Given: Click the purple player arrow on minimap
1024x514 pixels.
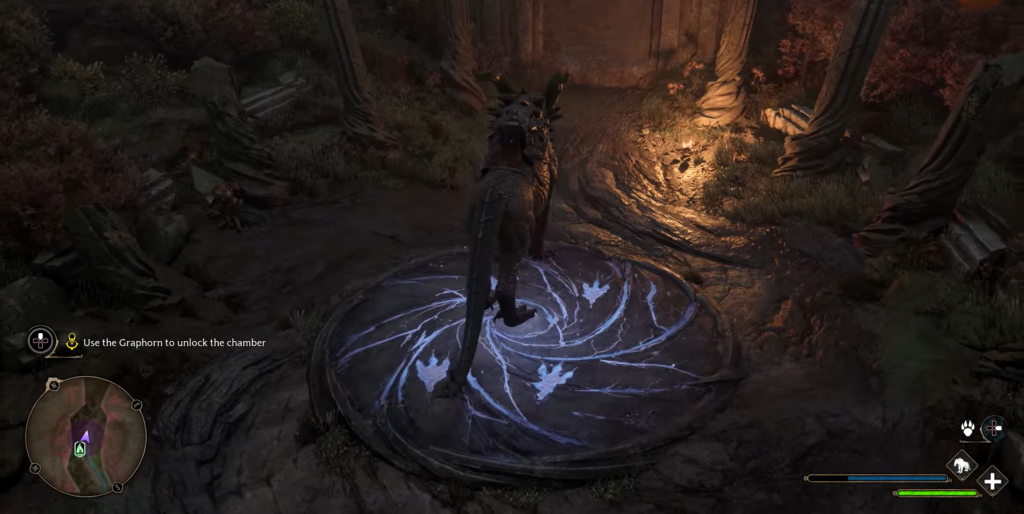Looking at the screenshot, I should click(86, 435).
